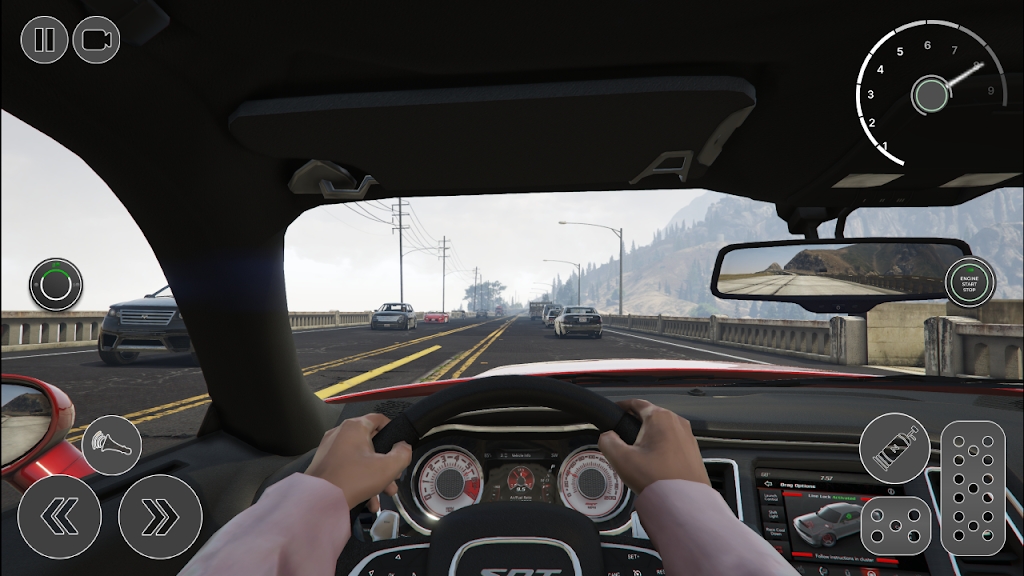Steer left with the left chevron button
Image resolution: width=1024 pixels, height=576 pixels.
59,517
